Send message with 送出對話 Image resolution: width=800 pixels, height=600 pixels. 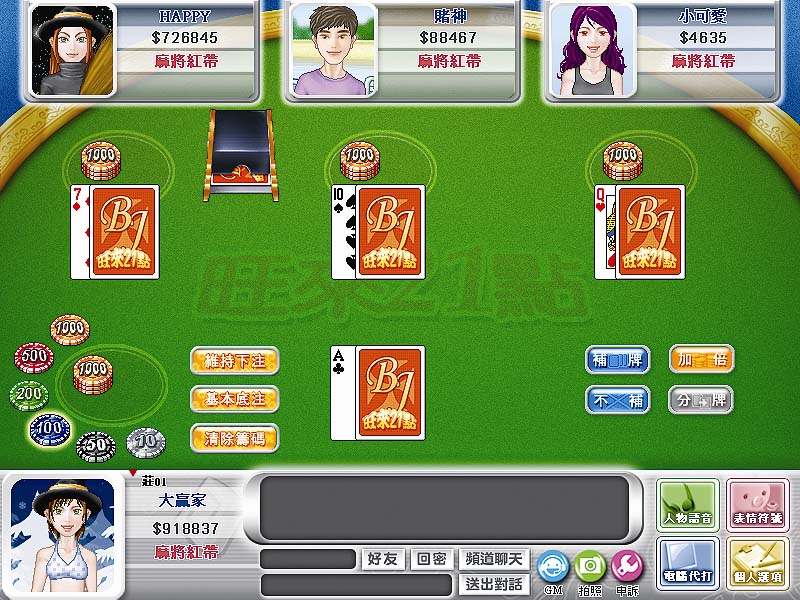tap(494, 583)
